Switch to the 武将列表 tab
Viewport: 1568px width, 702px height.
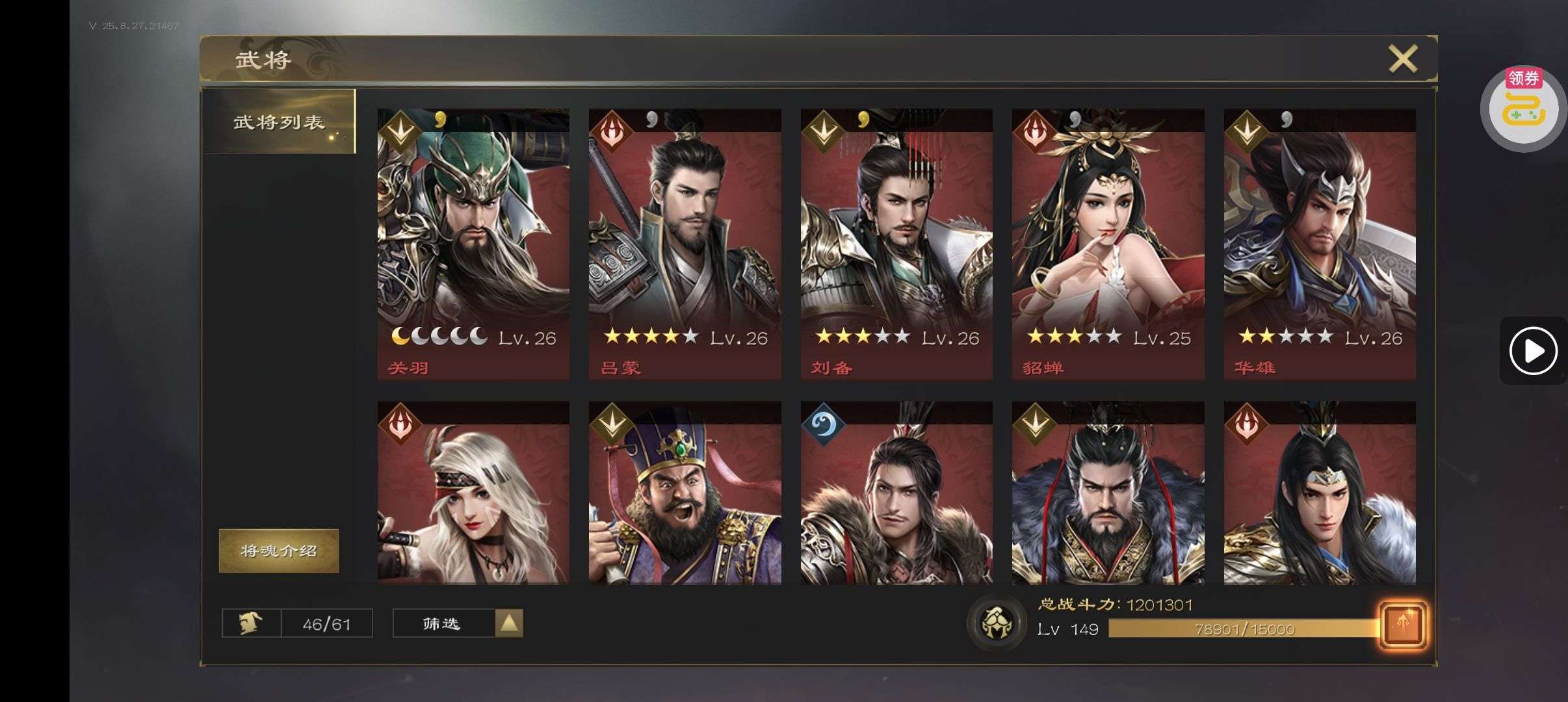pos(279,122)
